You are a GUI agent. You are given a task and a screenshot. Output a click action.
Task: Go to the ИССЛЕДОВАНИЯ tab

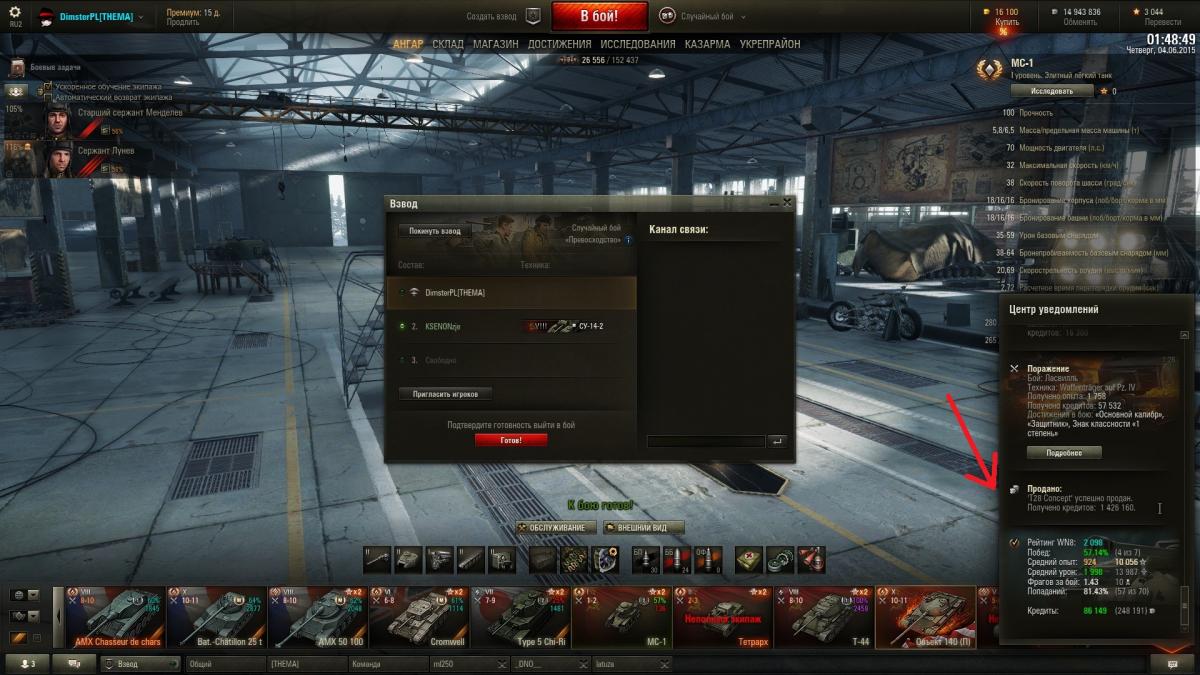point(638,45)
